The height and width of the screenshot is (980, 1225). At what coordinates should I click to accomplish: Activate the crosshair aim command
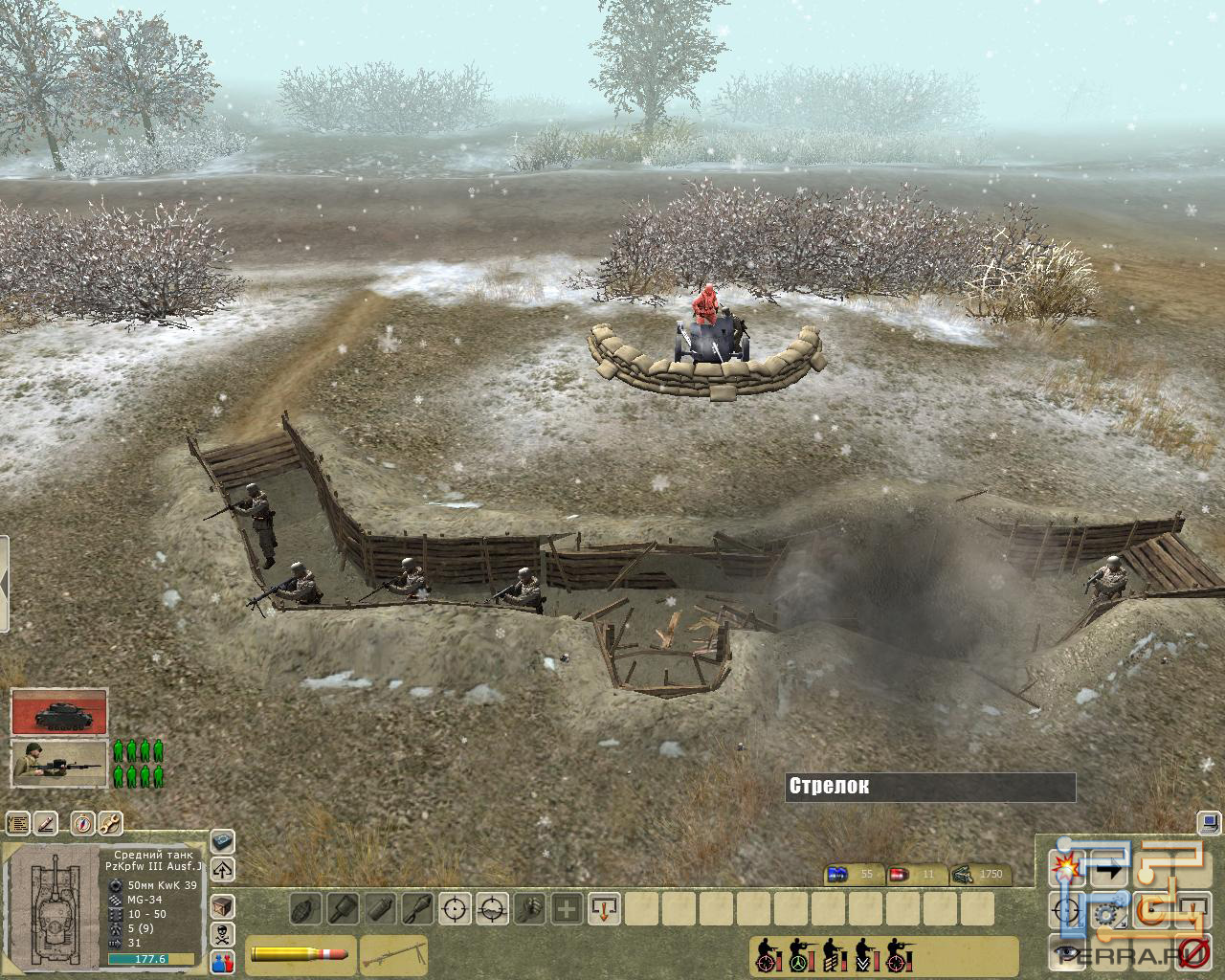point(457,907)
